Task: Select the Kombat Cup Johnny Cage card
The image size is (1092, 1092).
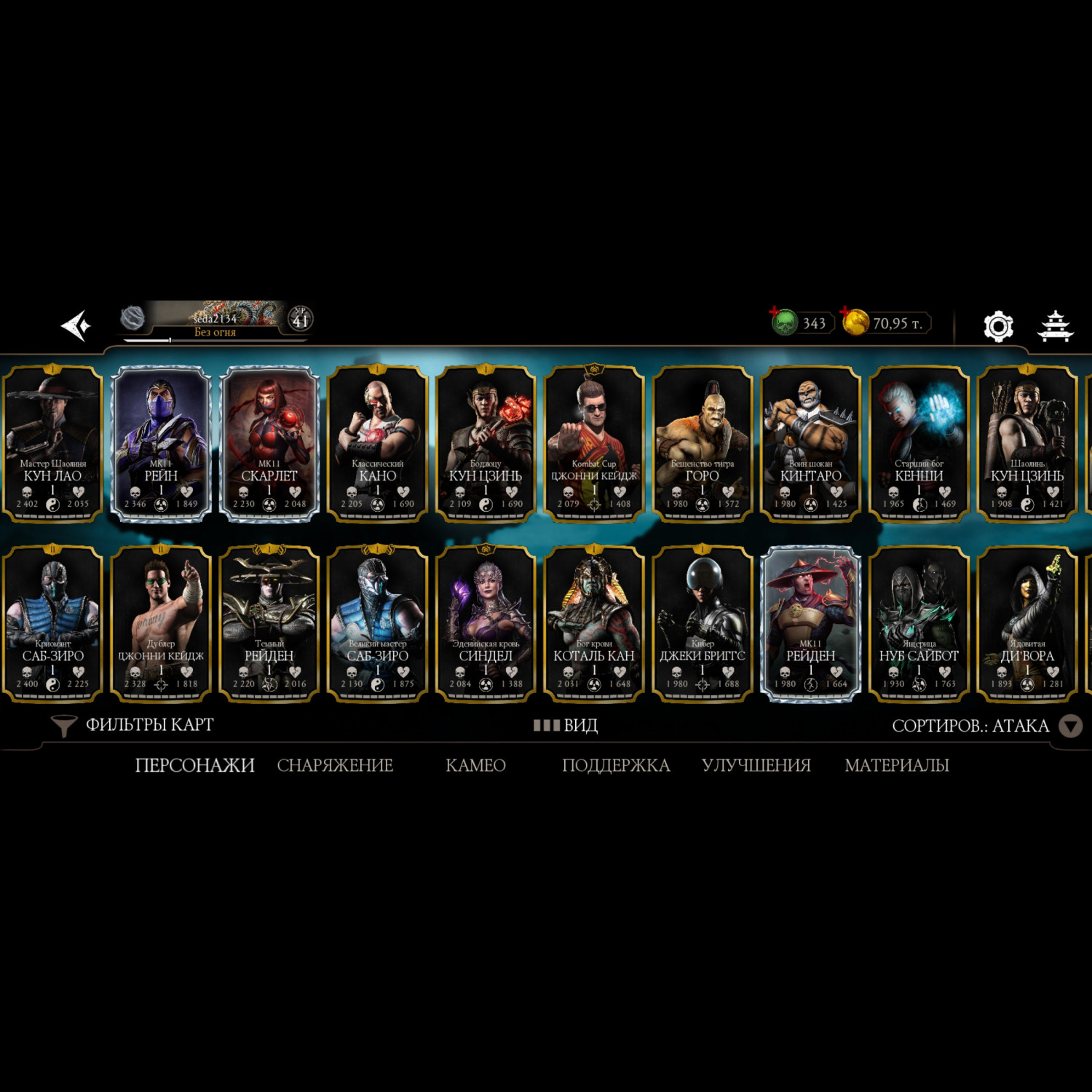Action: [594, 443]
